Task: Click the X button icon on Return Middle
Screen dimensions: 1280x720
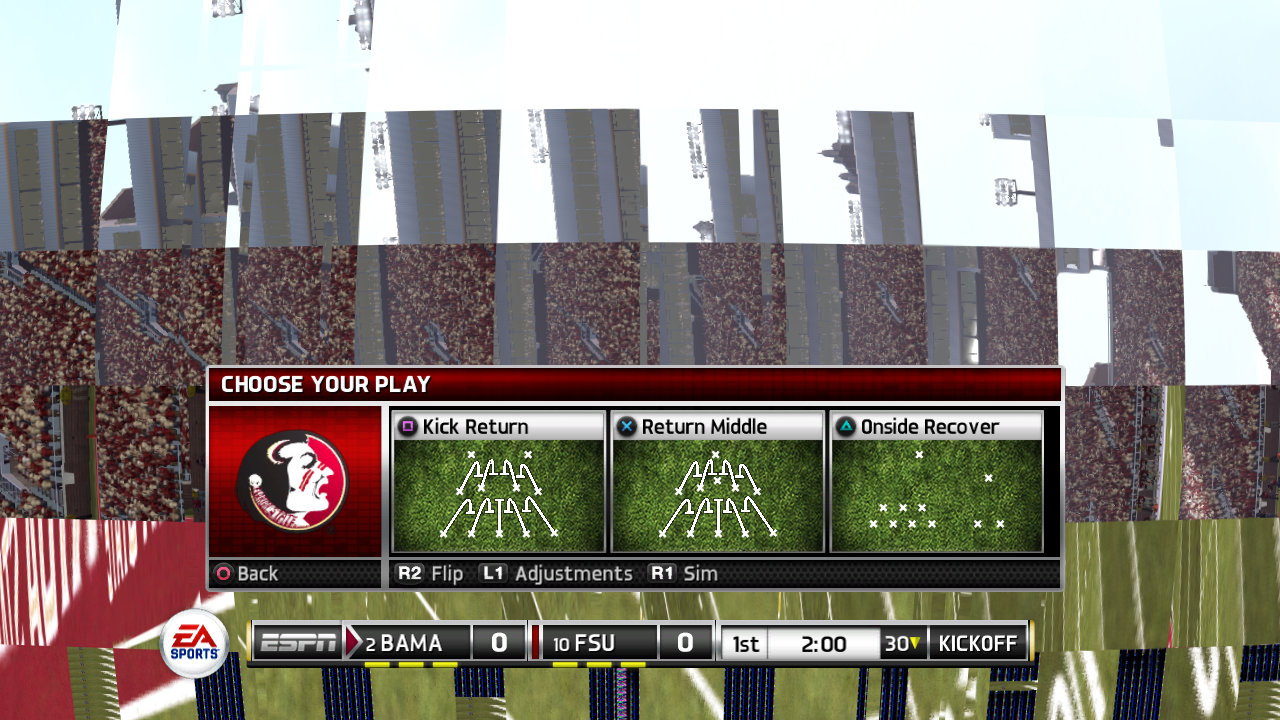Action: pos(626,426)
